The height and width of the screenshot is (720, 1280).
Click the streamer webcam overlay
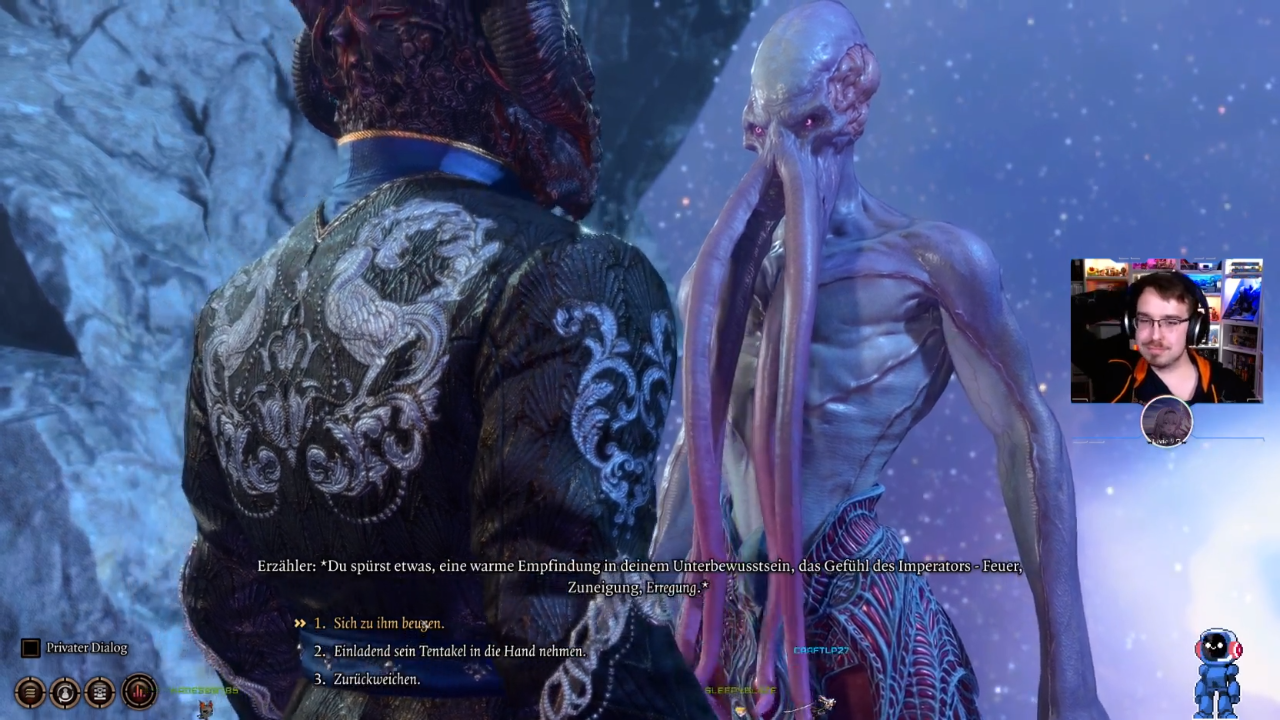[1166, 331]
